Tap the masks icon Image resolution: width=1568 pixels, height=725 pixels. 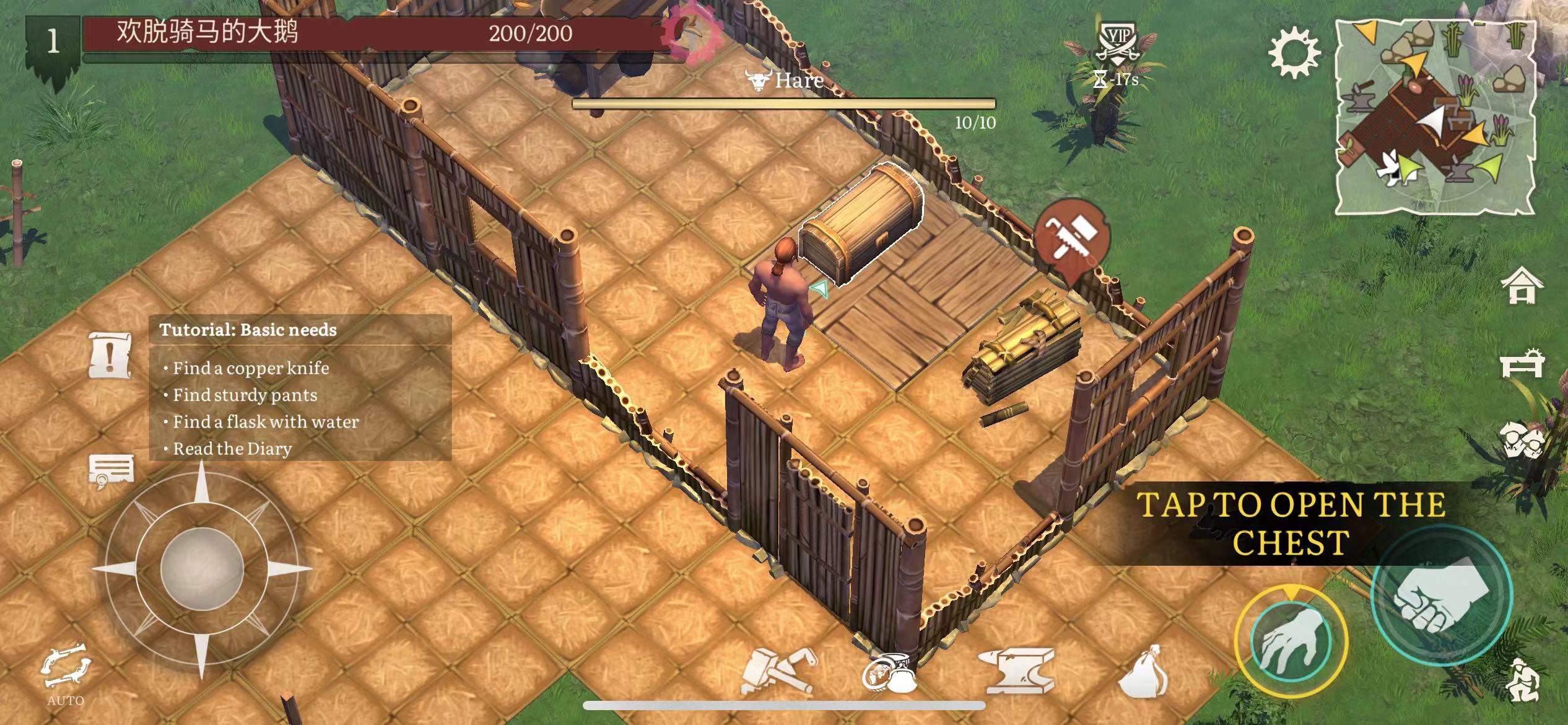[x=1523, y=441]
